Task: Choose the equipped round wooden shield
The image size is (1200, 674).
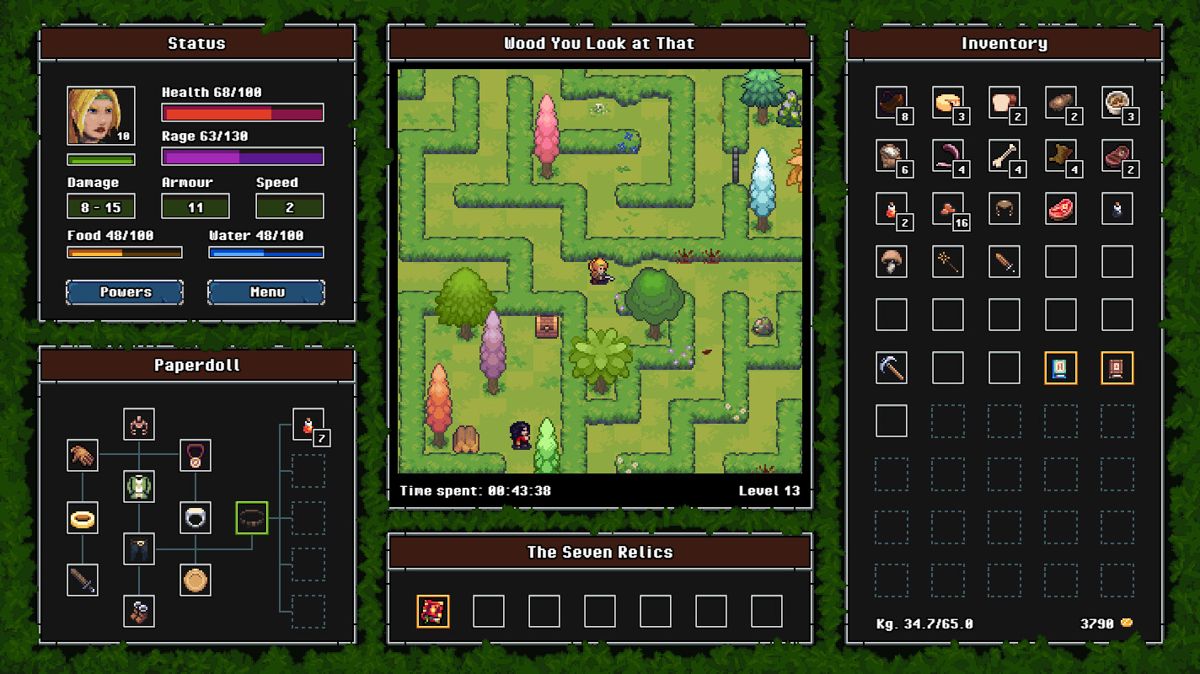Action: (195, 580)
